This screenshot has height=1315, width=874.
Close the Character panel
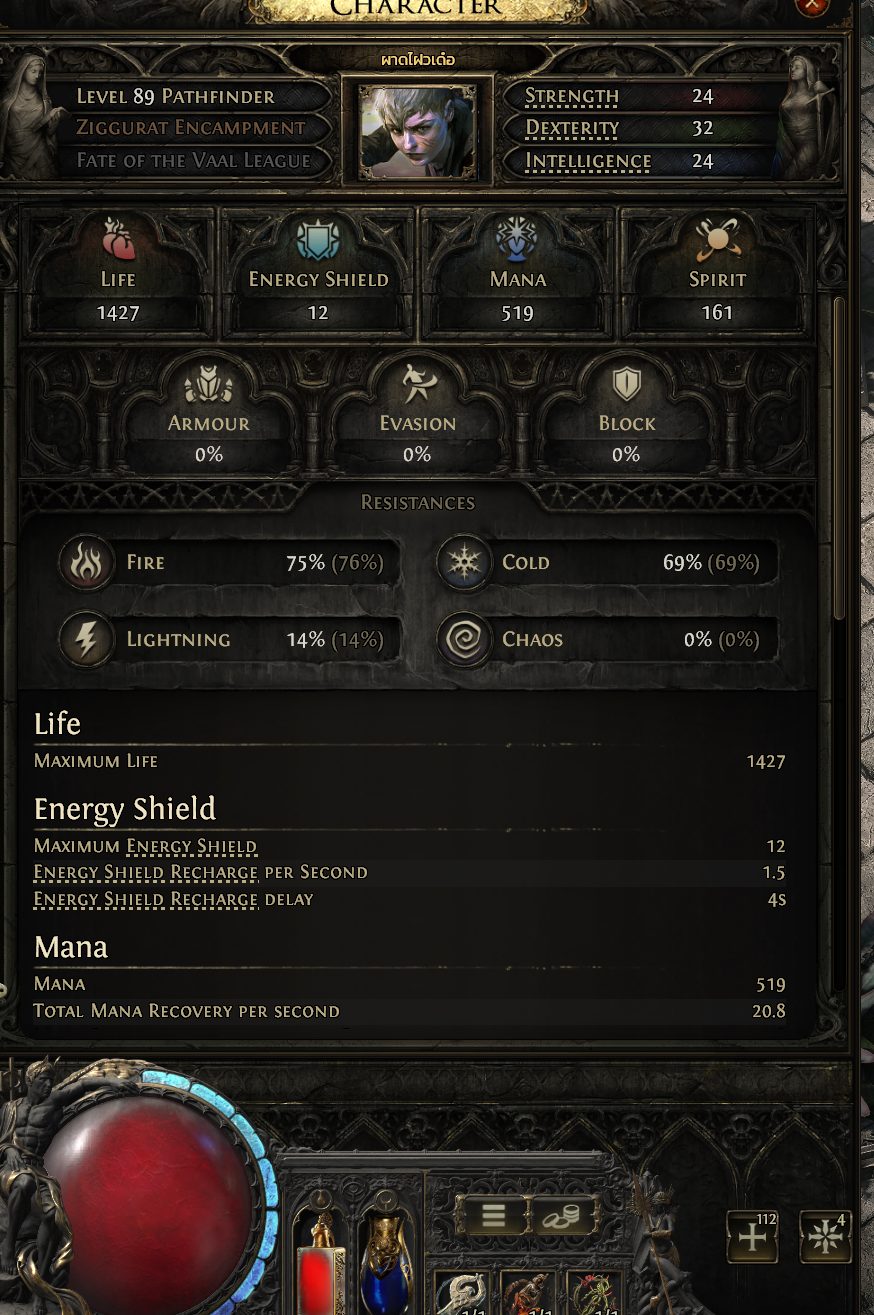[x=812, y=4]
